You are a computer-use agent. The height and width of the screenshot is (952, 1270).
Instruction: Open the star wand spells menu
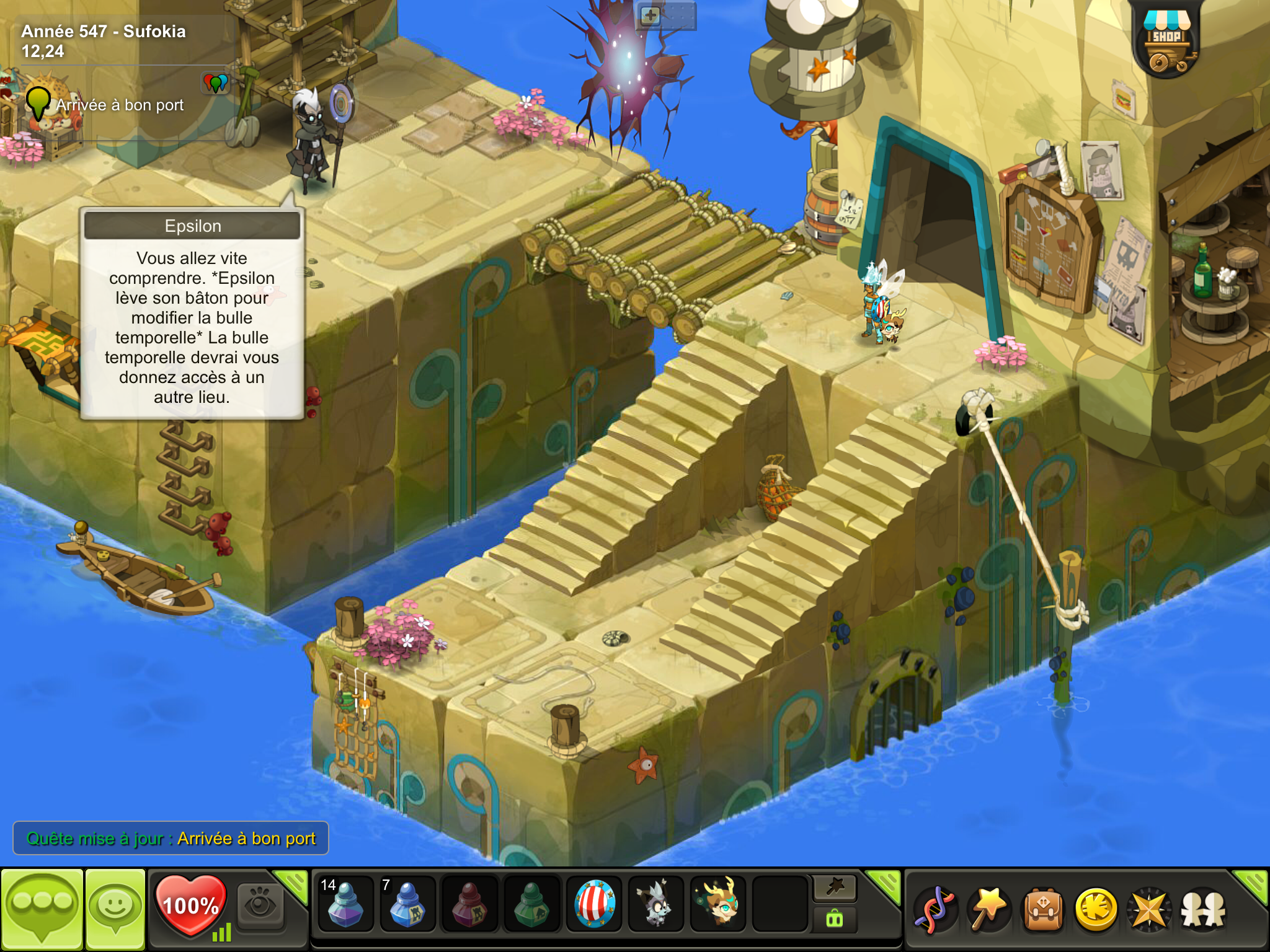point(989,910)
